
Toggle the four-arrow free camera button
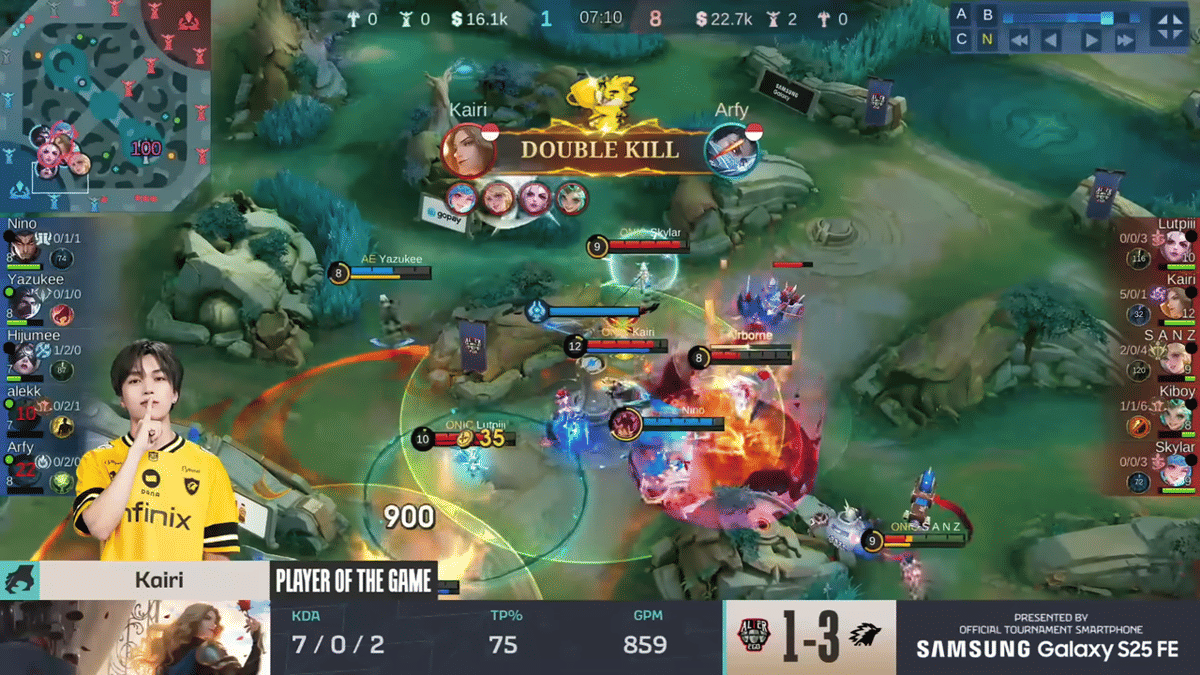coord(1169,27)
